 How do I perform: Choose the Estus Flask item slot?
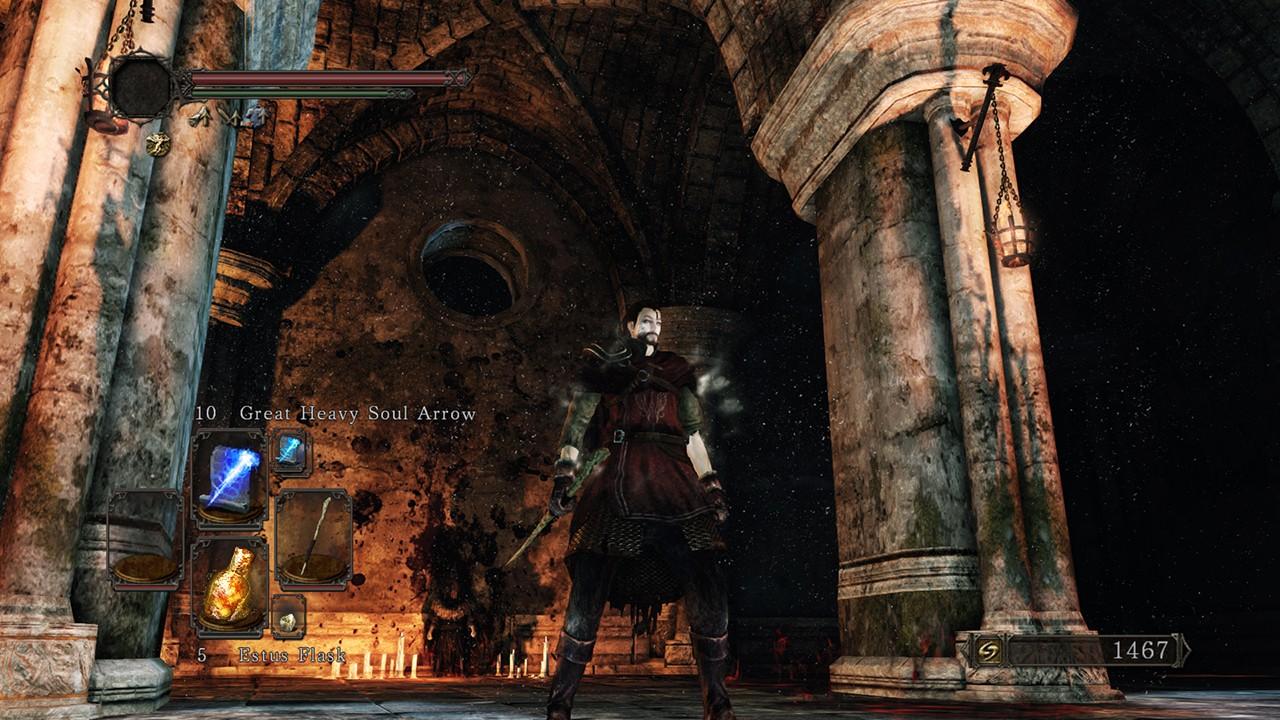pos(229,585)
